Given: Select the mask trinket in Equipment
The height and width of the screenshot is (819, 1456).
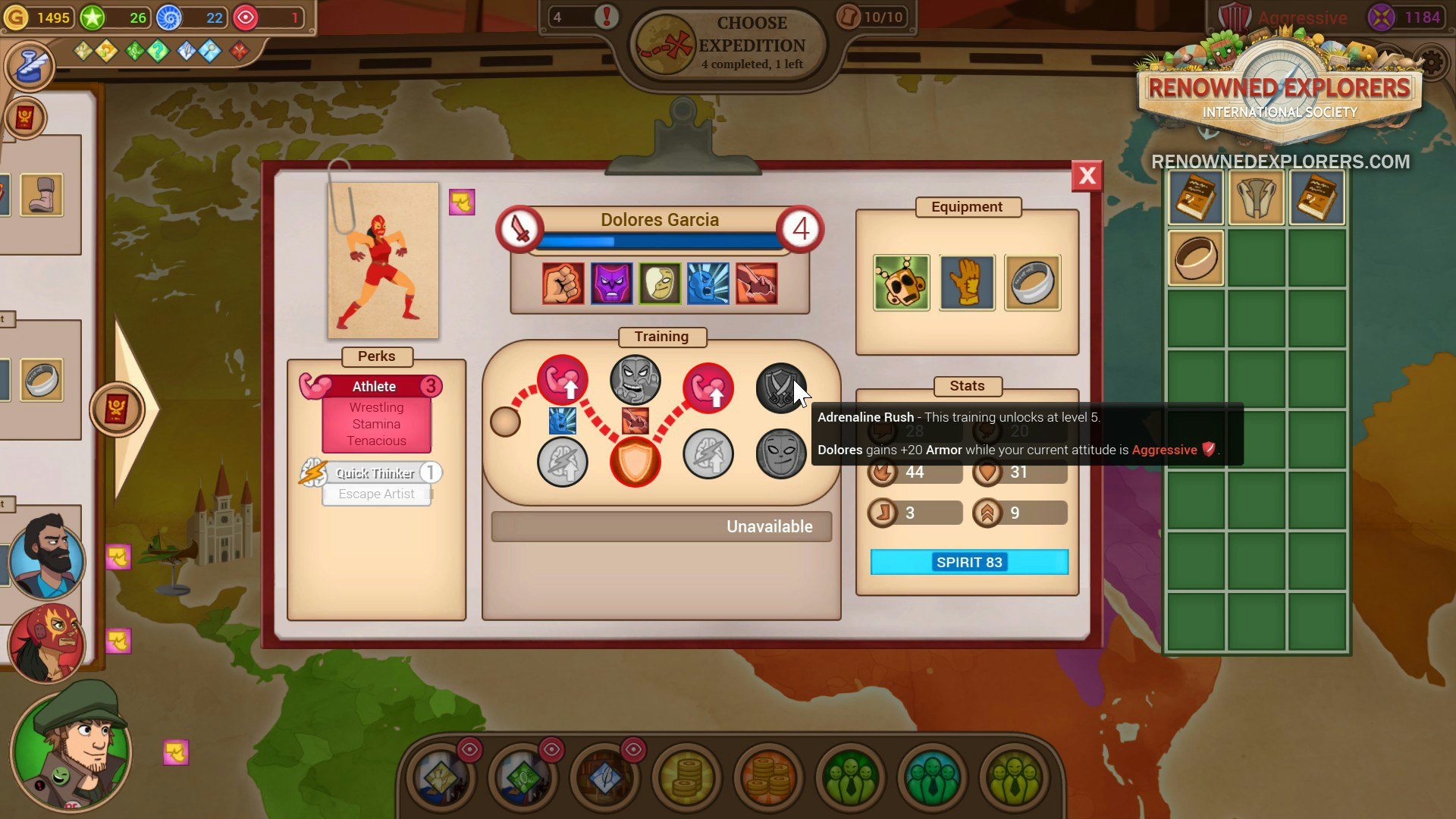Looking at the screenshot, I should (x=902, y=283).
